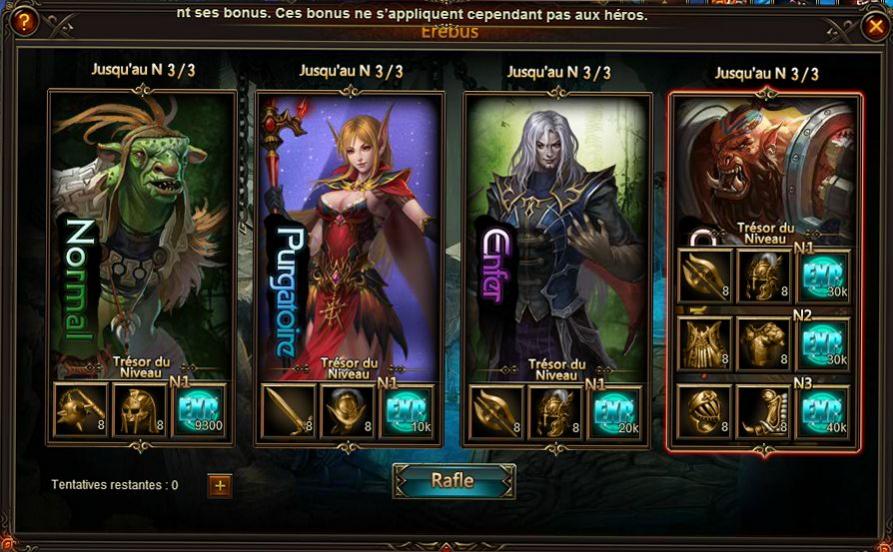Close the Erebus window
This screenshot has width=893, height=552.
coord(872,27)
